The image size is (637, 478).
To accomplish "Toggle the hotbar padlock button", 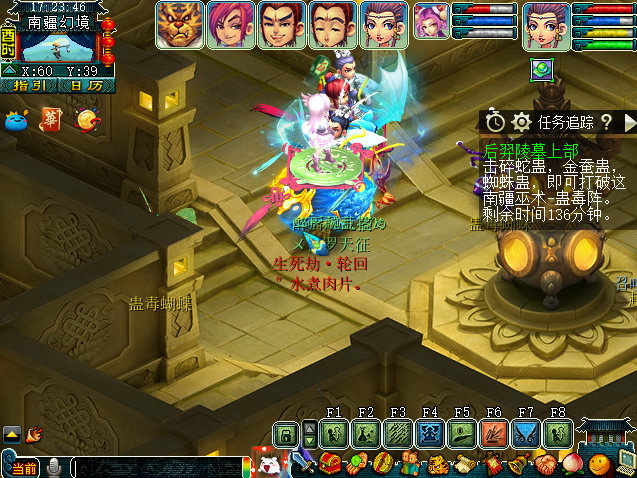I will click(x=286, y=435).
